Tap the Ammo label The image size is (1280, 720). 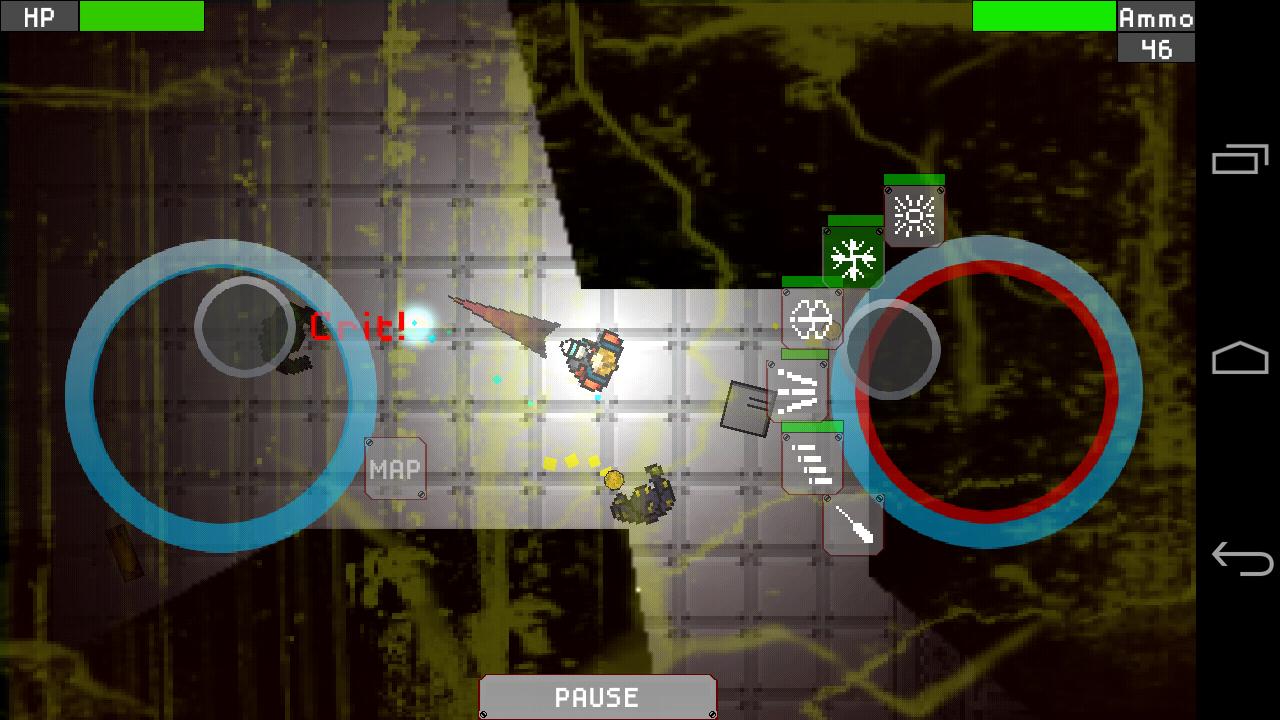(x=1155, y=16)
